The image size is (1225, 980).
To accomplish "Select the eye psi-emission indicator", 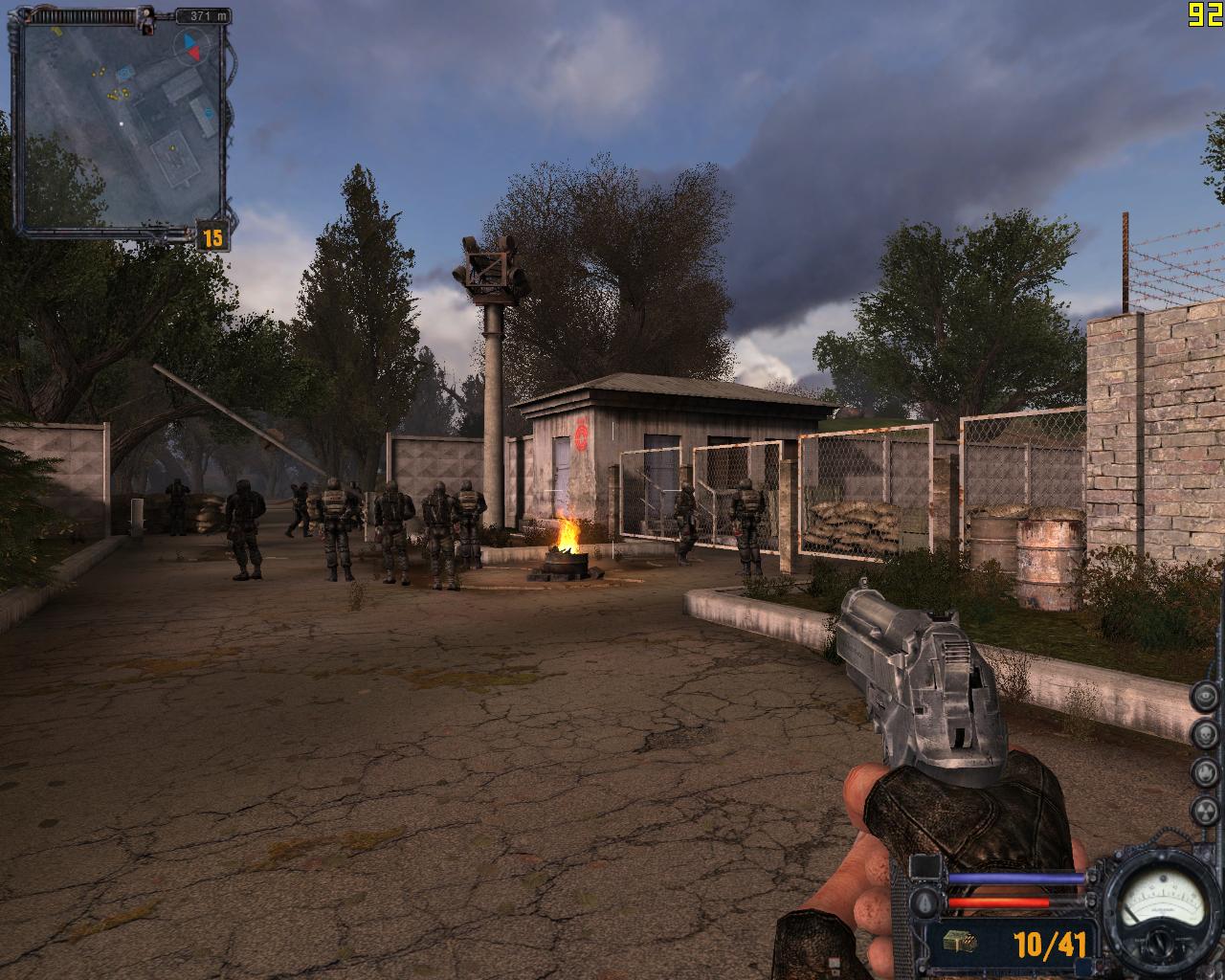I will [x=1205, y=696].
